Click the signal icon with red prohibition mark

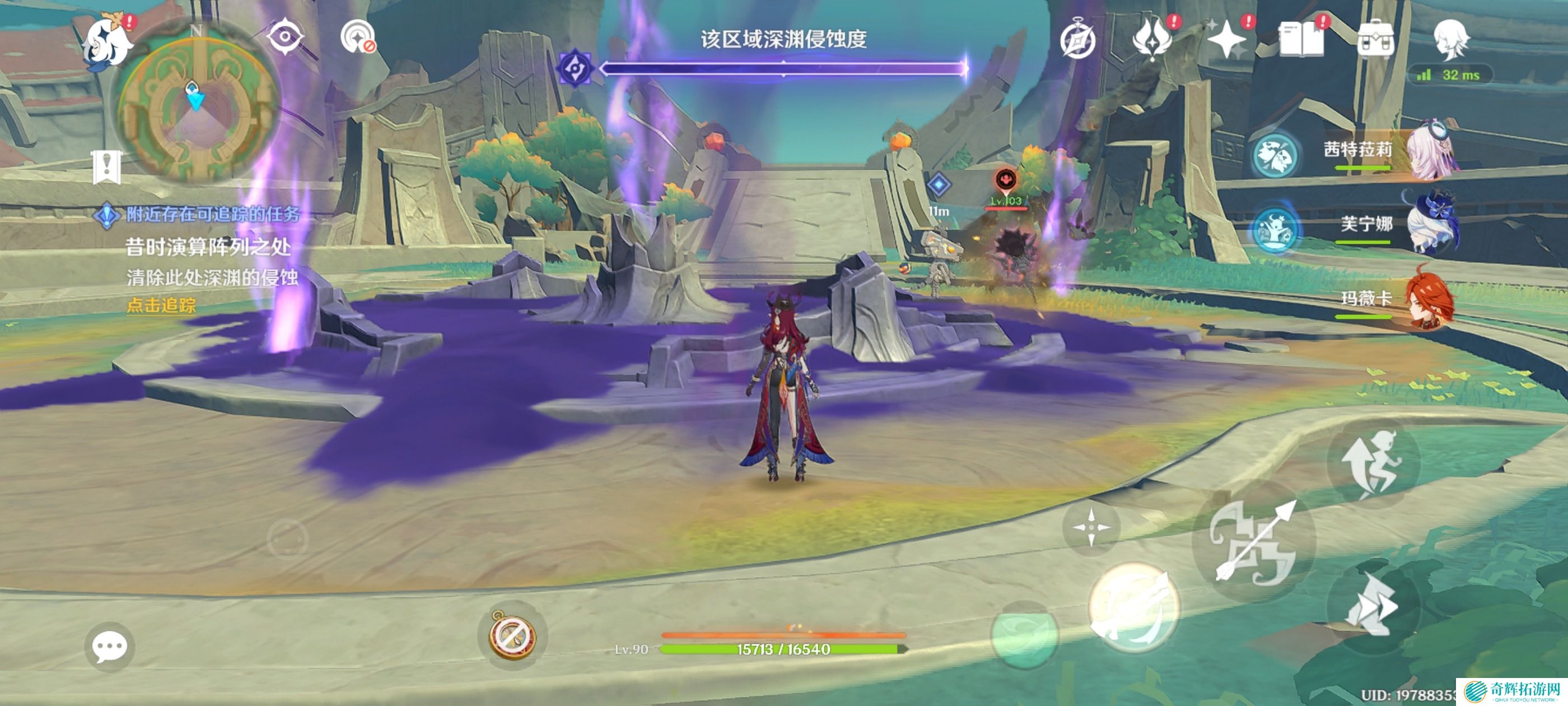358,38
